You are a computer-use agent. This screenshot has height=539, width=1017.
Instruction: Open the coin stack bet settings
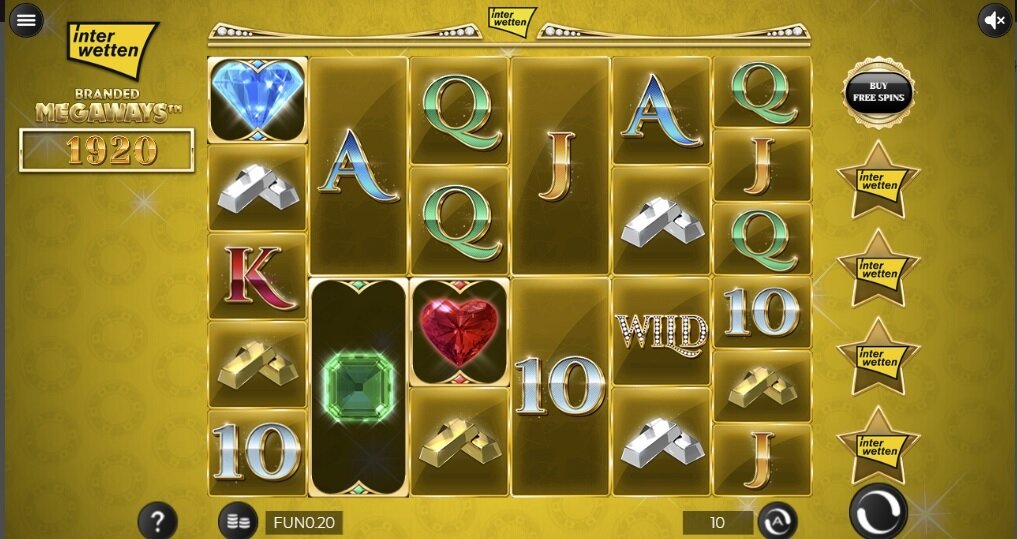tap(237, 521)
